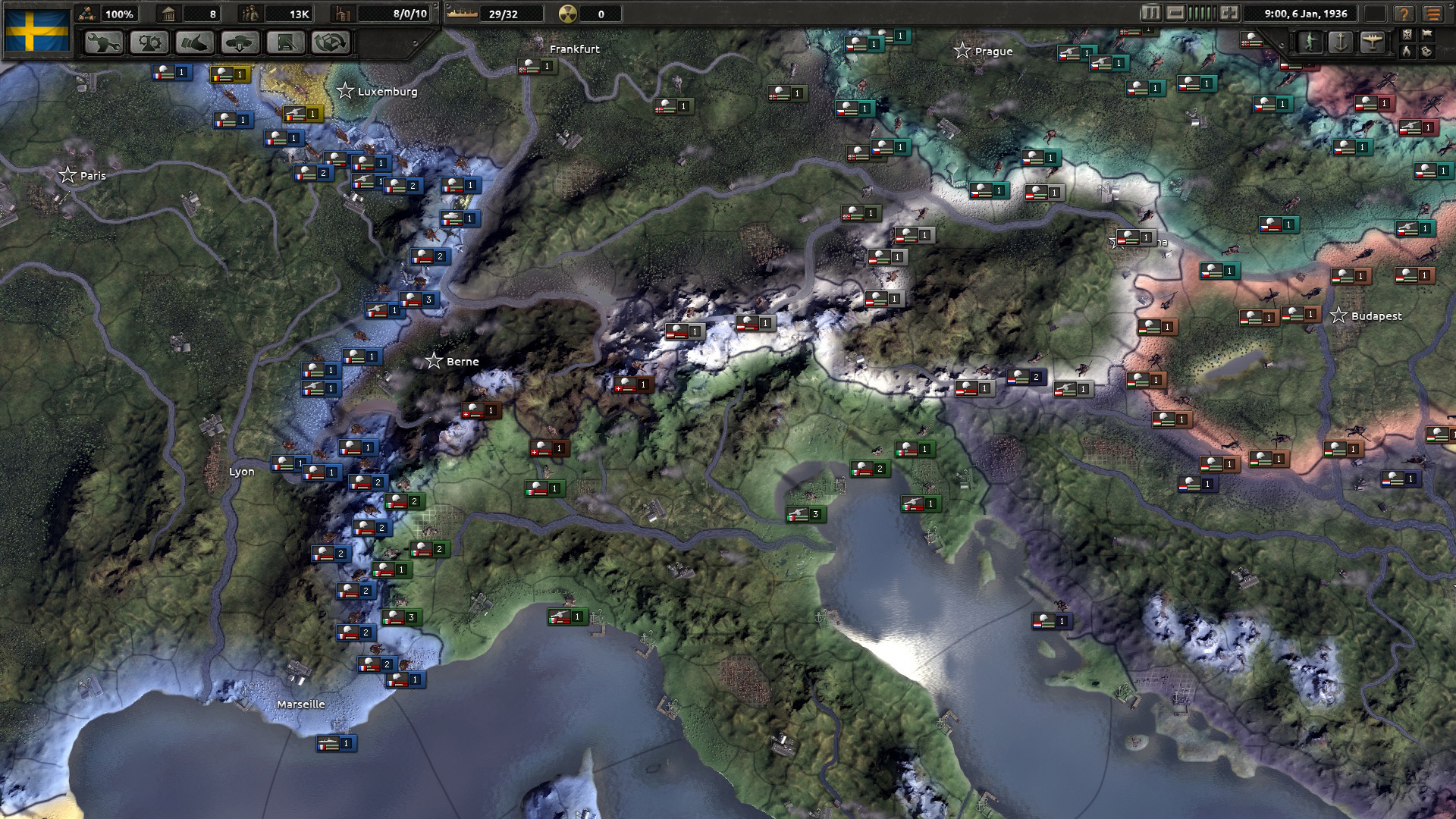Toggle the flame icon map mode
The image size is (1456, 819).
click(x=1407, y=52)
